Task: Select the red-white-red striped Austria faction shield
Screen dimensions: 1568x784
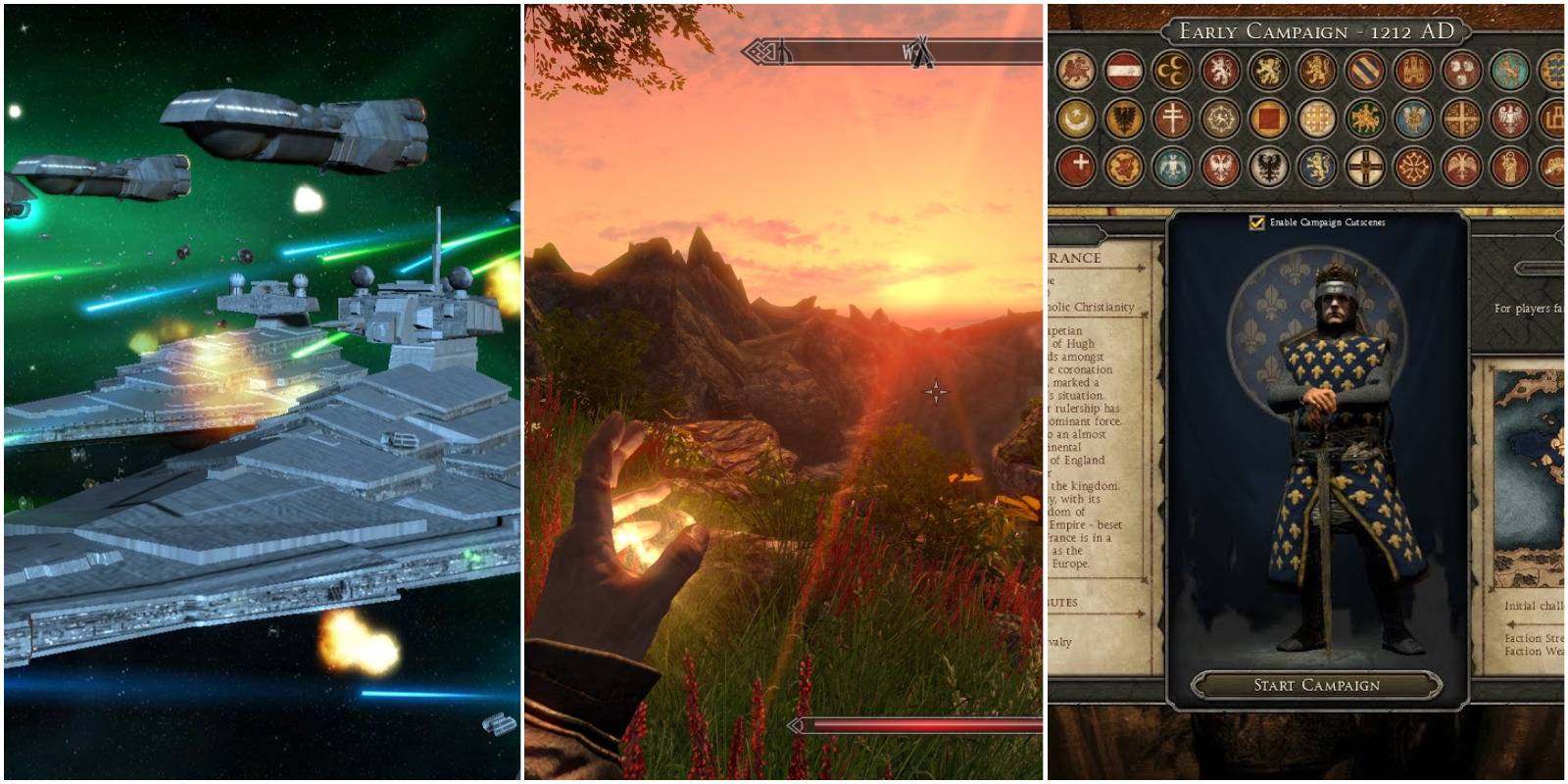Action: 1125,71
